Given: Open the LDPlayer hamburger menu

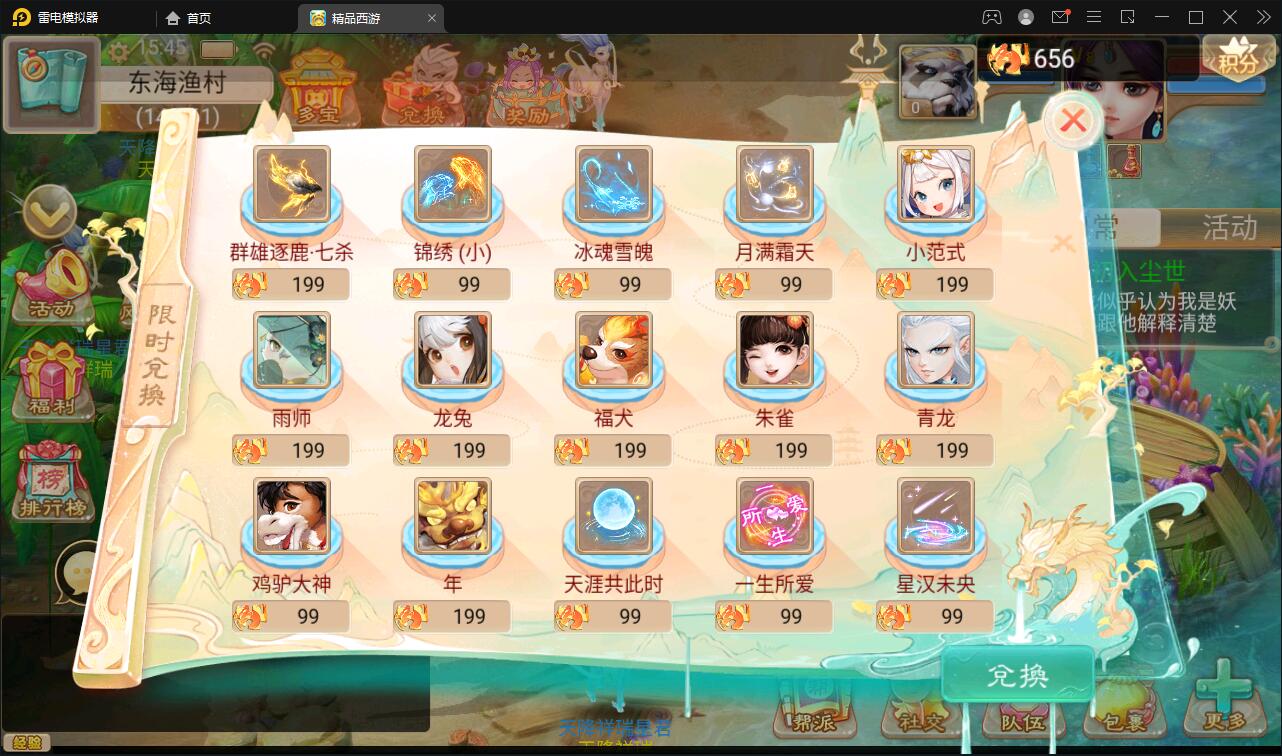Looking at the screenshot, I should pos(1093,17).
